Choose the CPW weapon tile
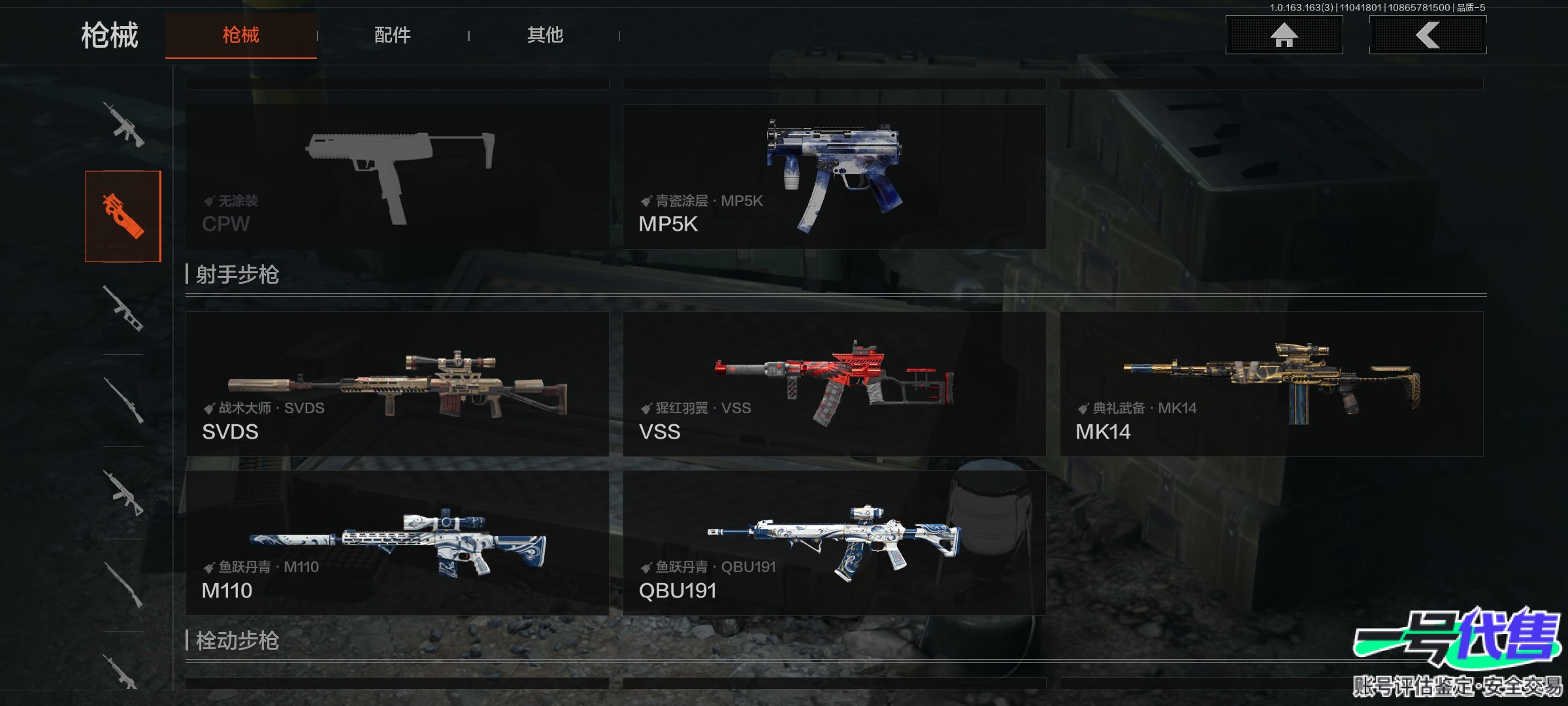The width and height of the screenshot is (1568, 706). (397, 176)
